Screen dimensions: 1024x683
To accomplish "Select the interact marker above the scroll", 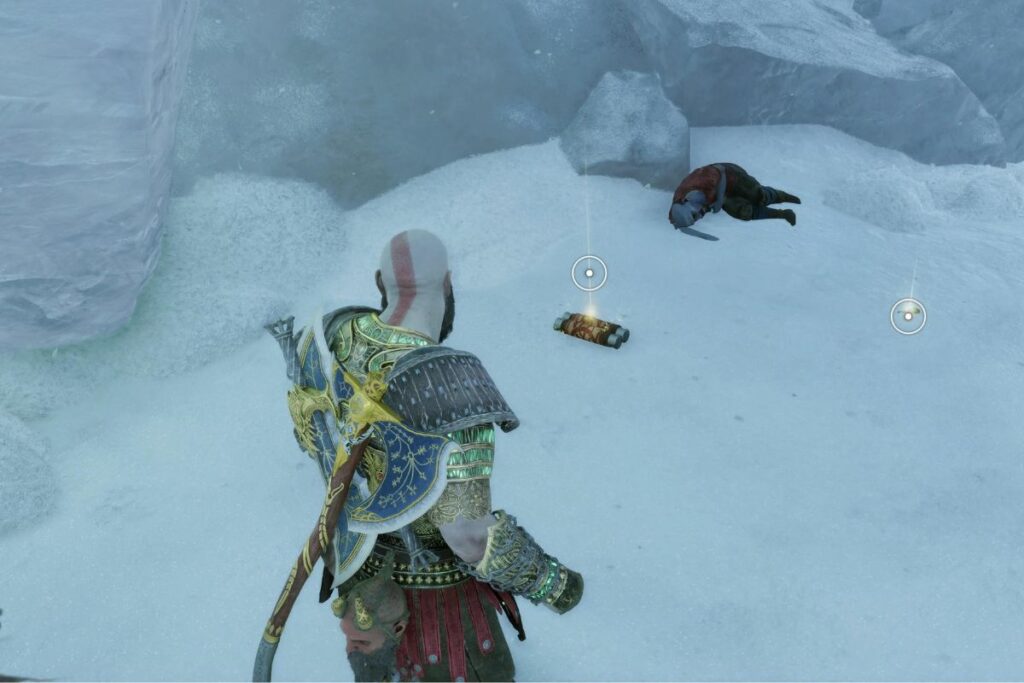I will tap(589, 272).
